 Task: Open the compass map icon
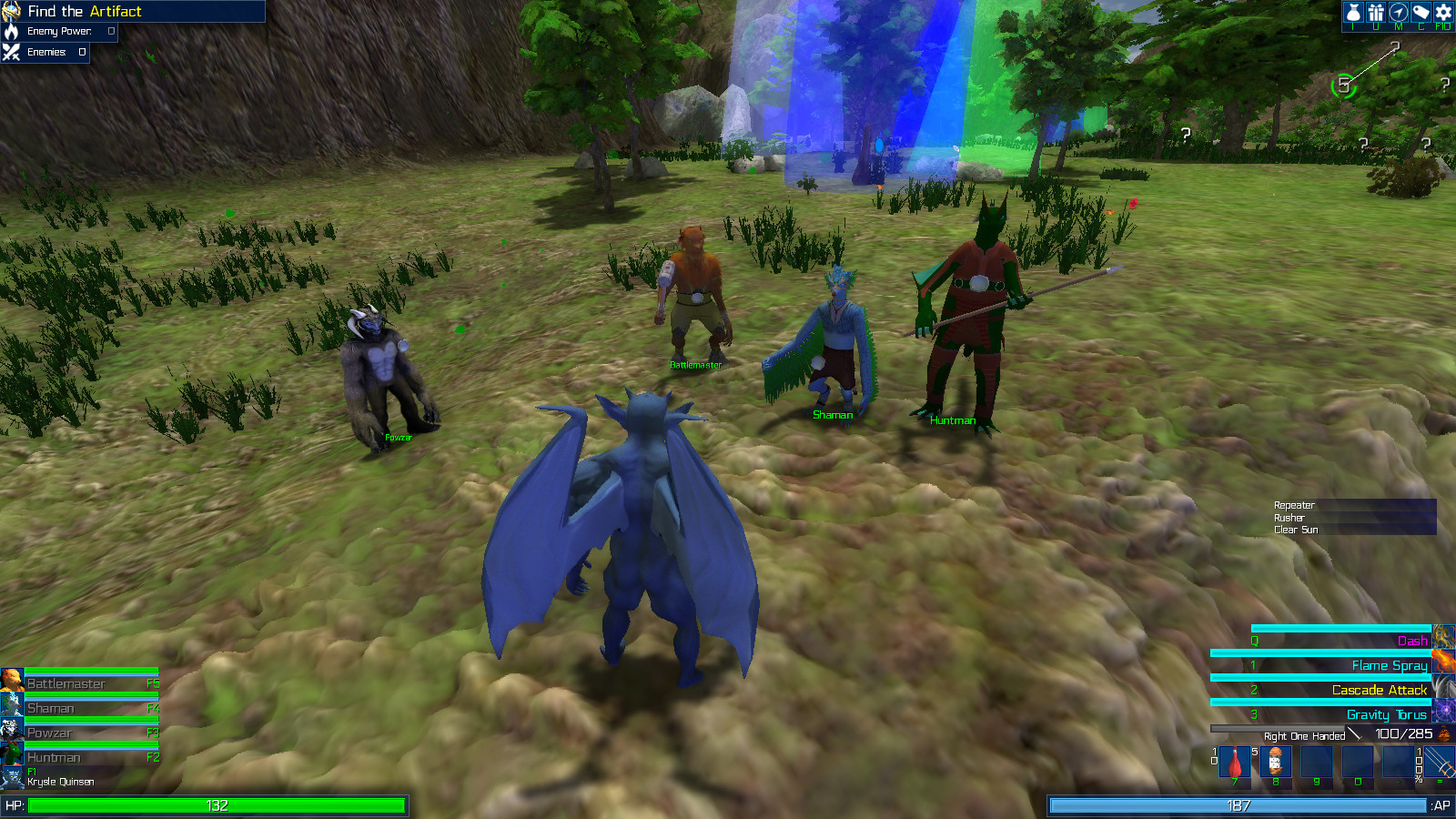pyautogui.click(x=1399, y=12)
